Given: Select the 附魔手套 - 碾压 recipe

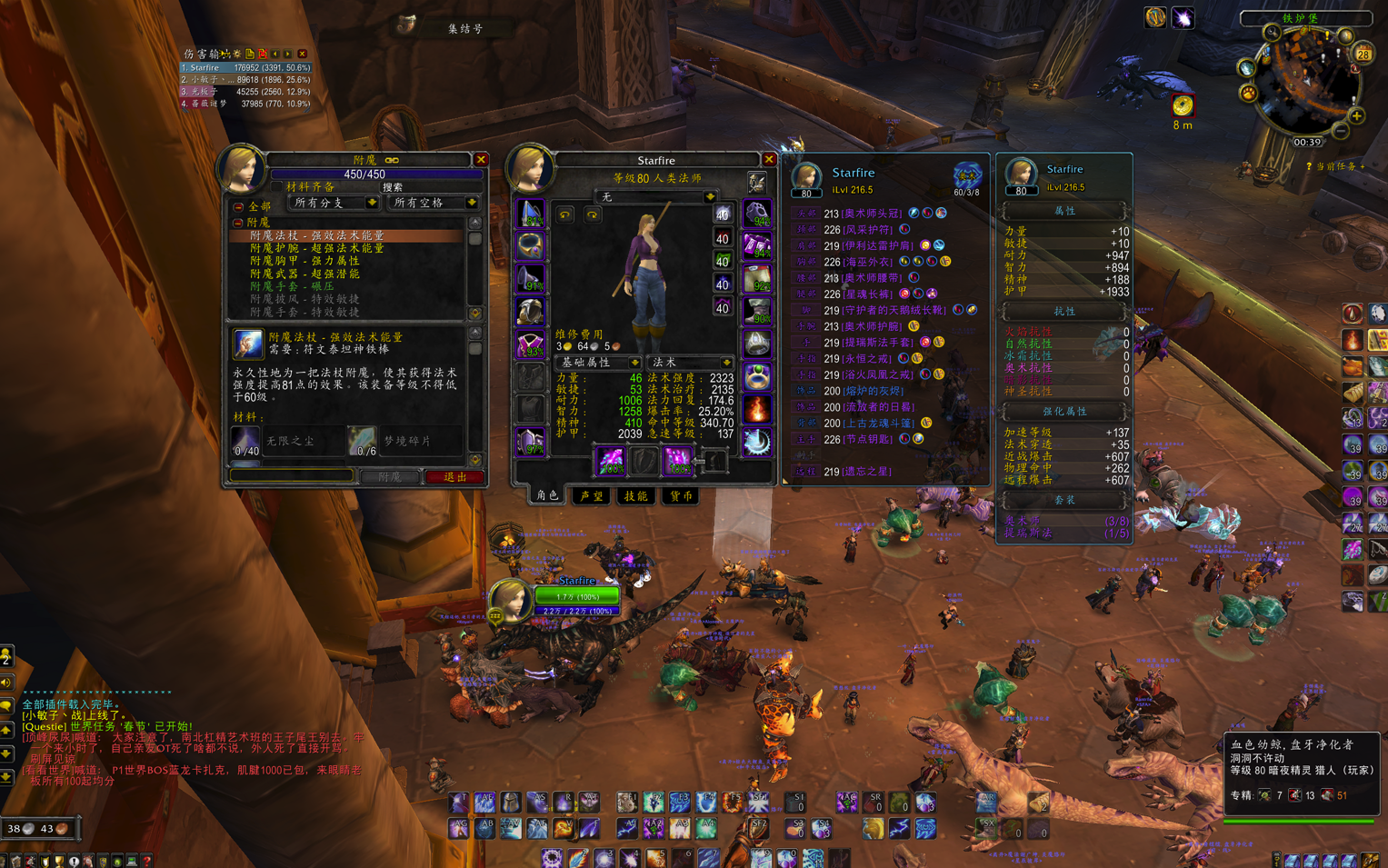Looking at the screenshot, I should pos(292,286).
